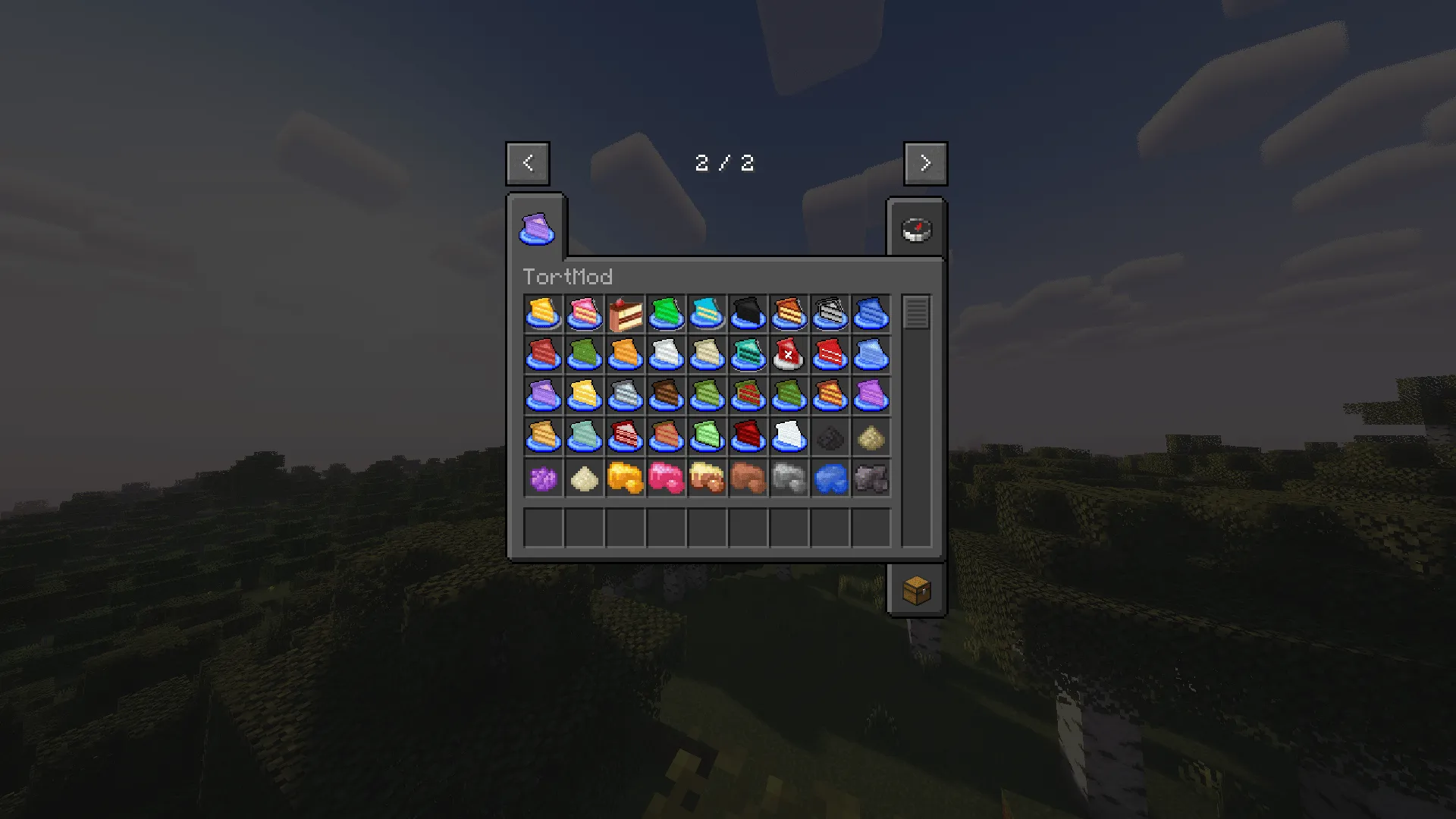Image resolution: width=1456 pixels, height=819 pixels.
Task: Grab the dark coal-like powder item
Action: coord(829,438)
